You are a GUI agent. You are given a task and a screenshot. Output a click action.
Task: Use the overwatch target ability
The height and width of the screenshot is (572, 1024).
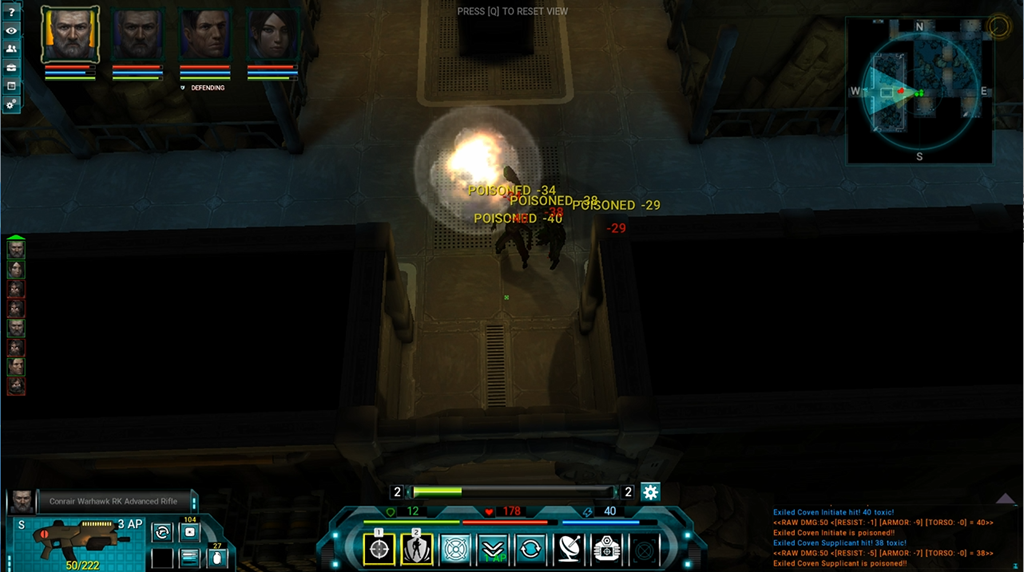tap(456, 549)
